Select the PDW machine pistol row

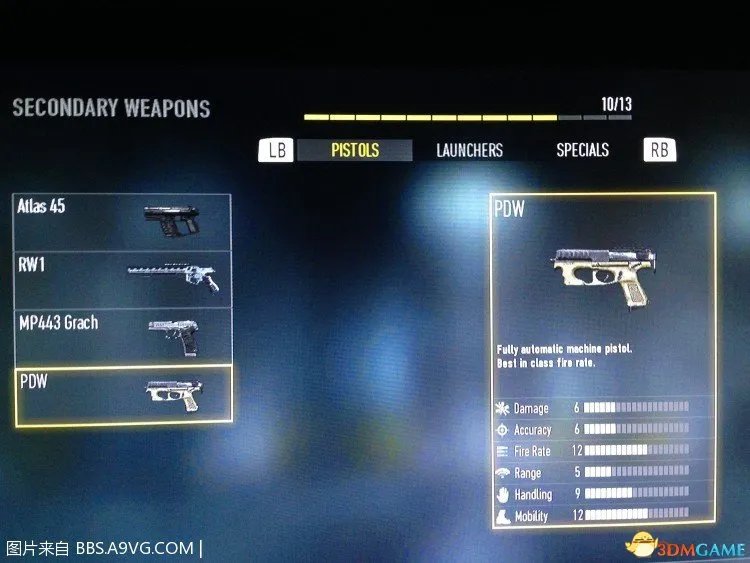[122, 394]
